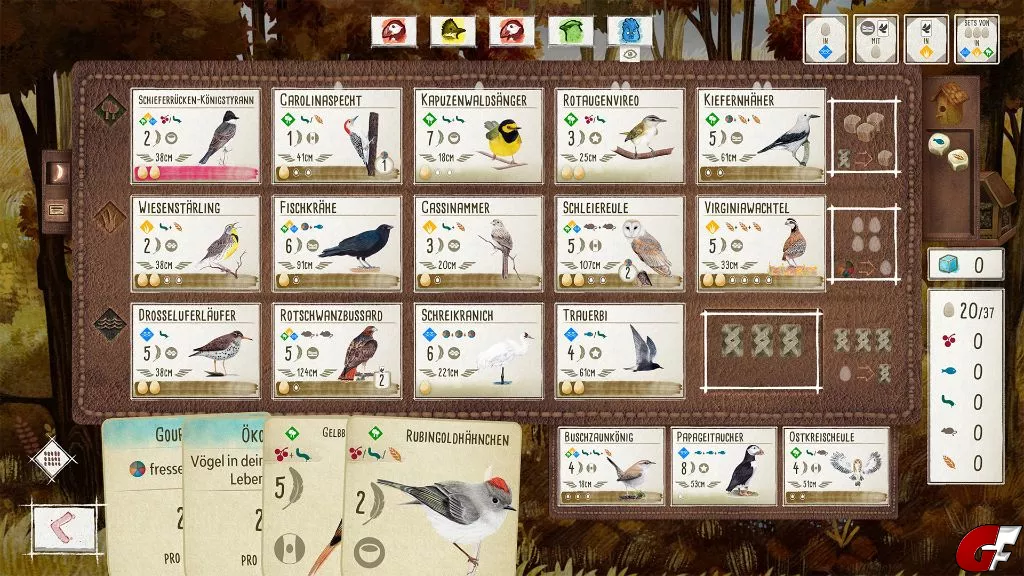Image resolution: width=1024 pixels, height=576 pixels.
Task: Click the pink back arrow button
Action: 64,527
